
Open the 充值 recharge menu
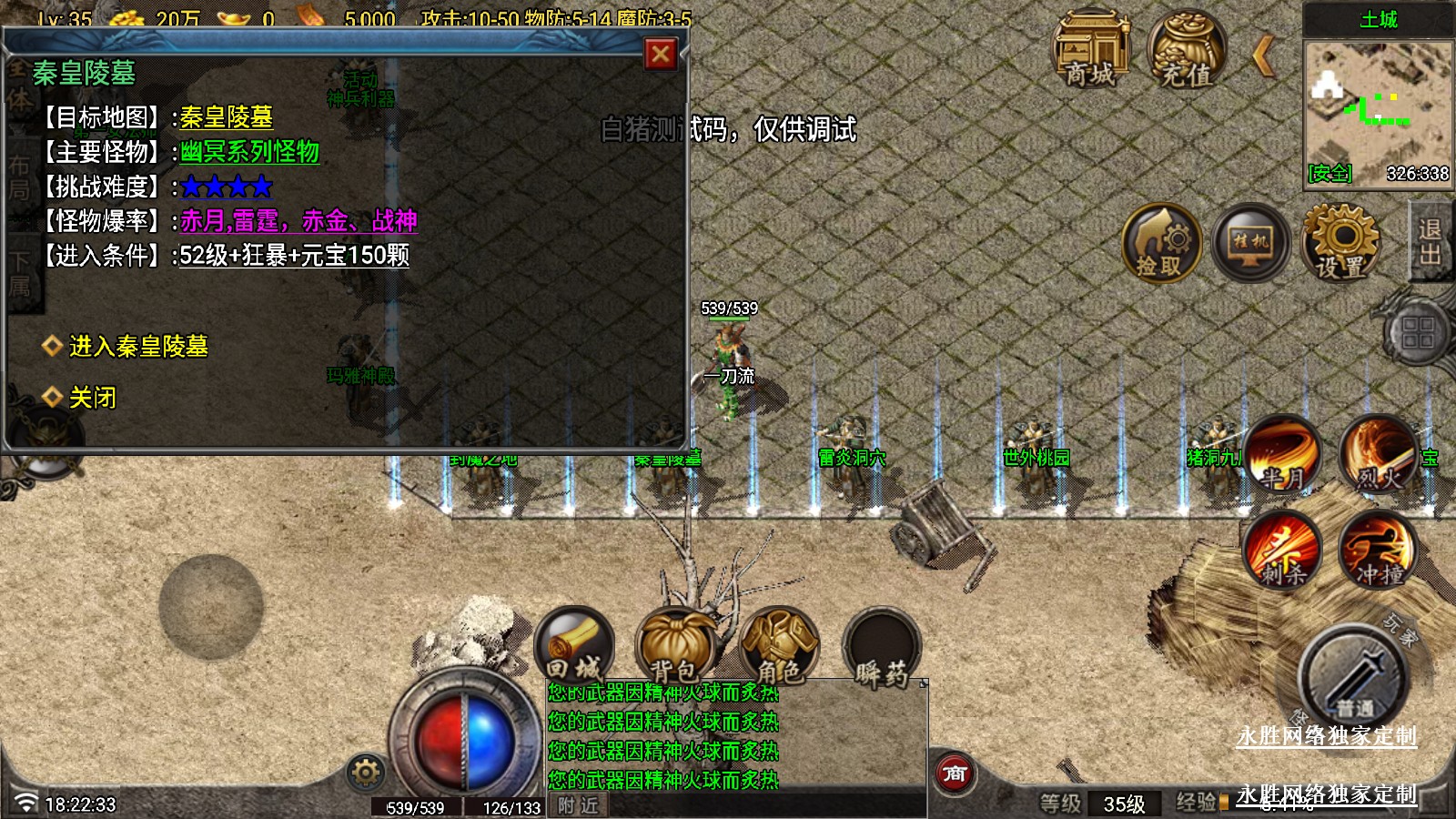1187,50
